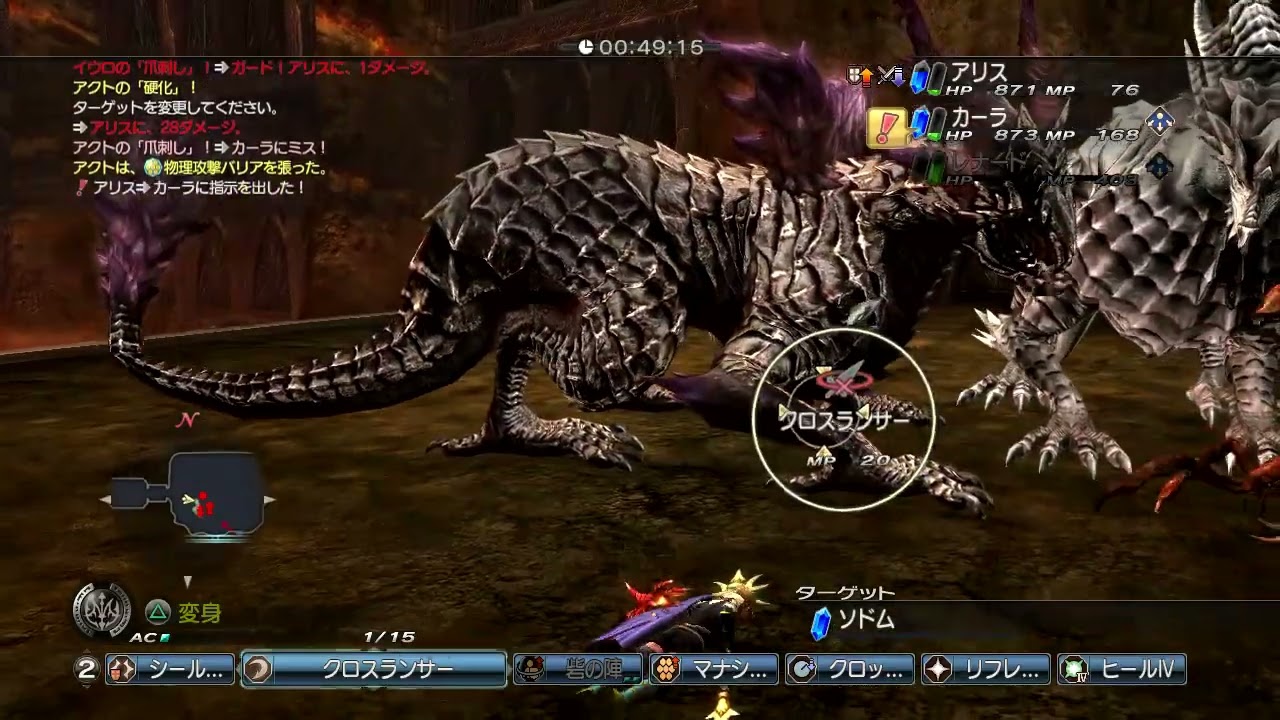Select the シール ability in the command bar
This screenshot has width=1280, height=720.
pyautogui.click(x=170, y=669)
